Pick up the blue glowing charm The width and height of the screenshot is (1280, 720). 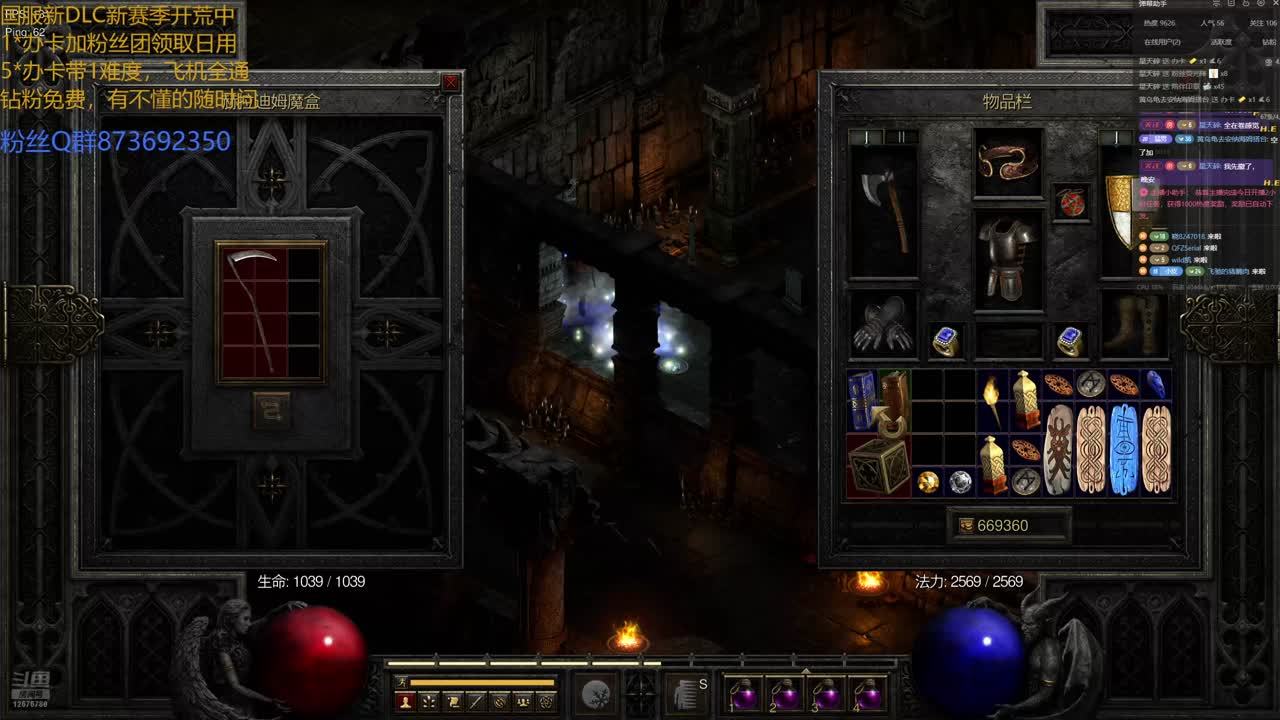[1124, 449]
